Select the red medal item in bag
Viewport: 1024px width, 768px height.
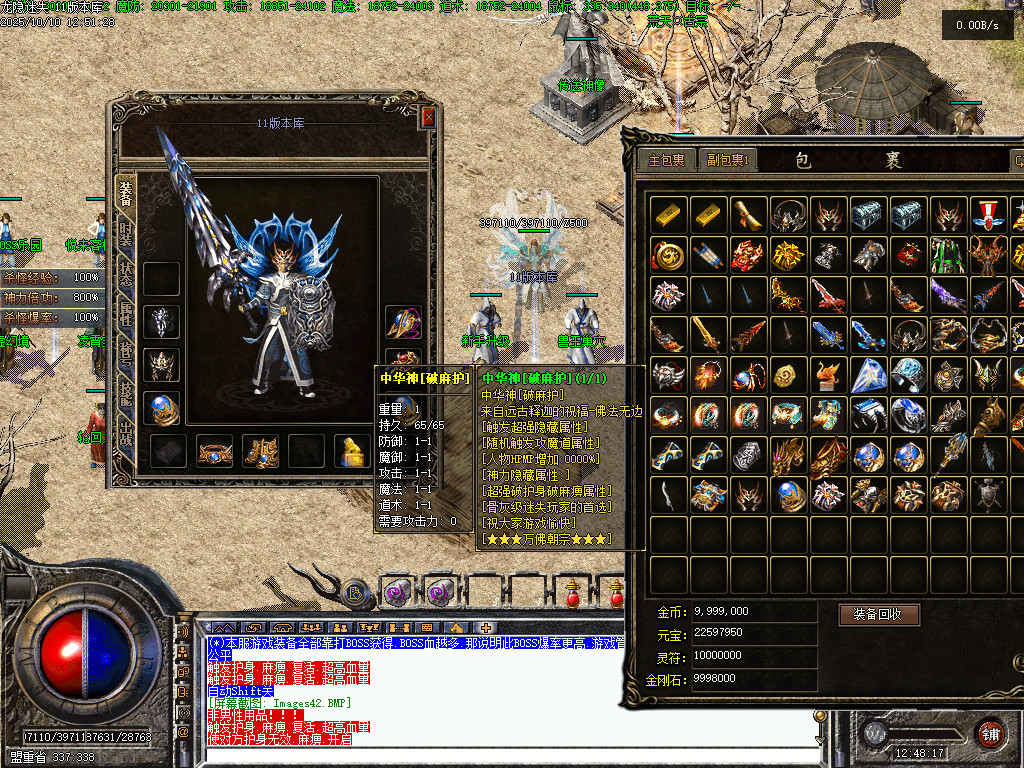[x=988, y=214]
